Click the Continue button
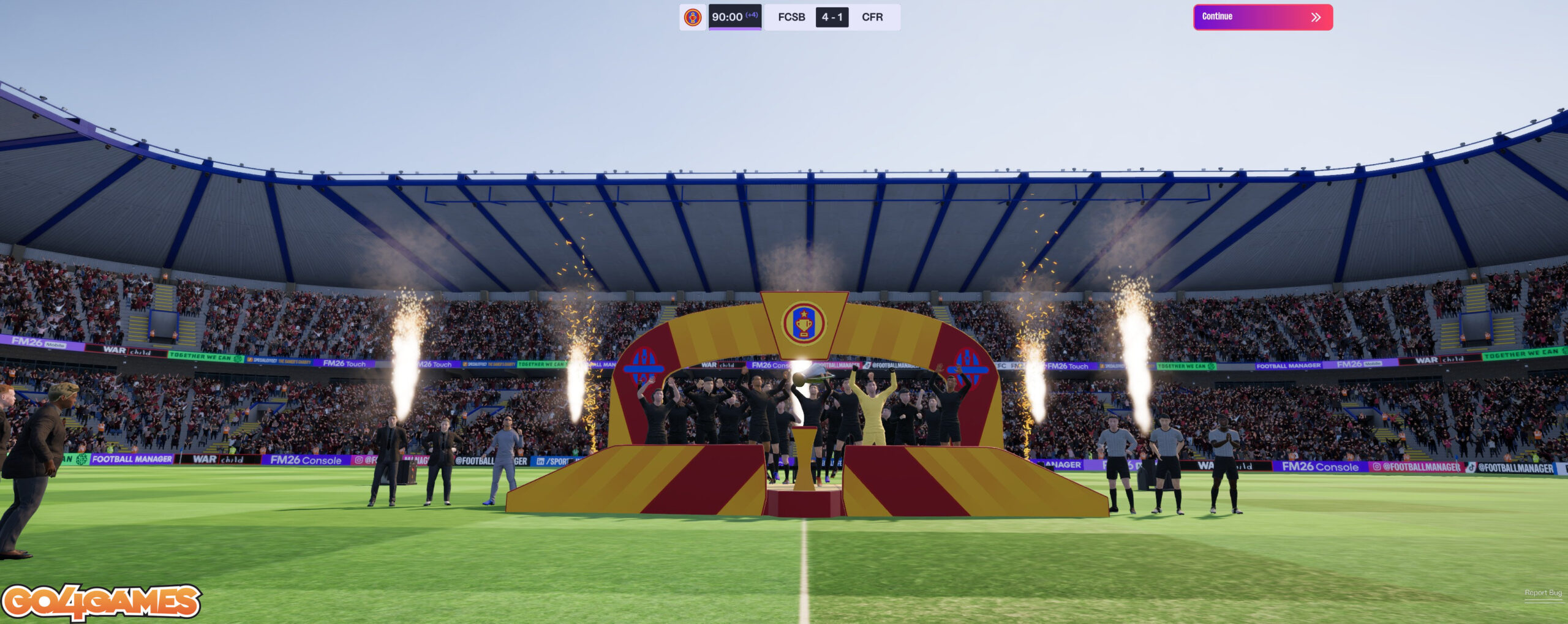Viewport: 1568px width, 624px height. pyautogui.click(x=1262, y=17)
